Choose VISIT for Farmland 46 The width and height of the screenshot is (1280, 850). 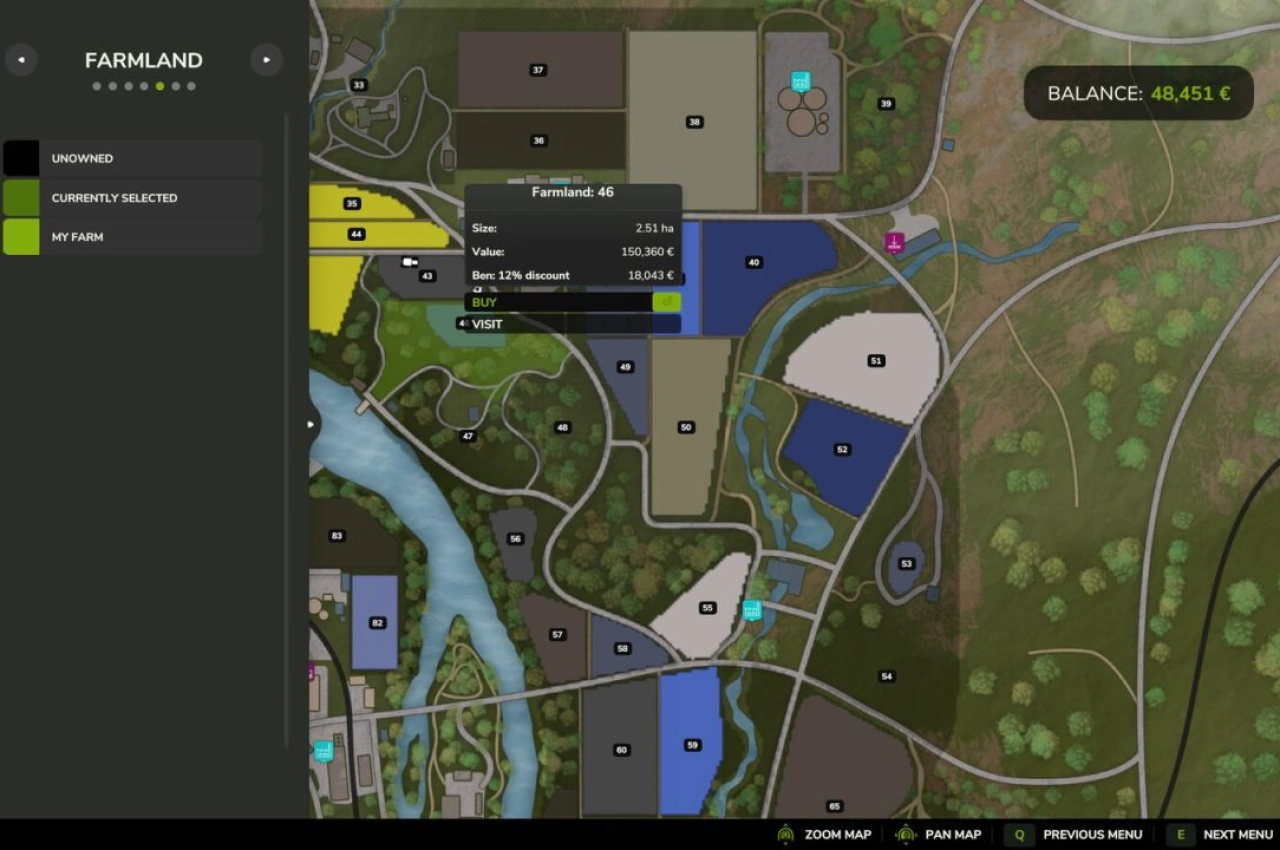[485, 323]
